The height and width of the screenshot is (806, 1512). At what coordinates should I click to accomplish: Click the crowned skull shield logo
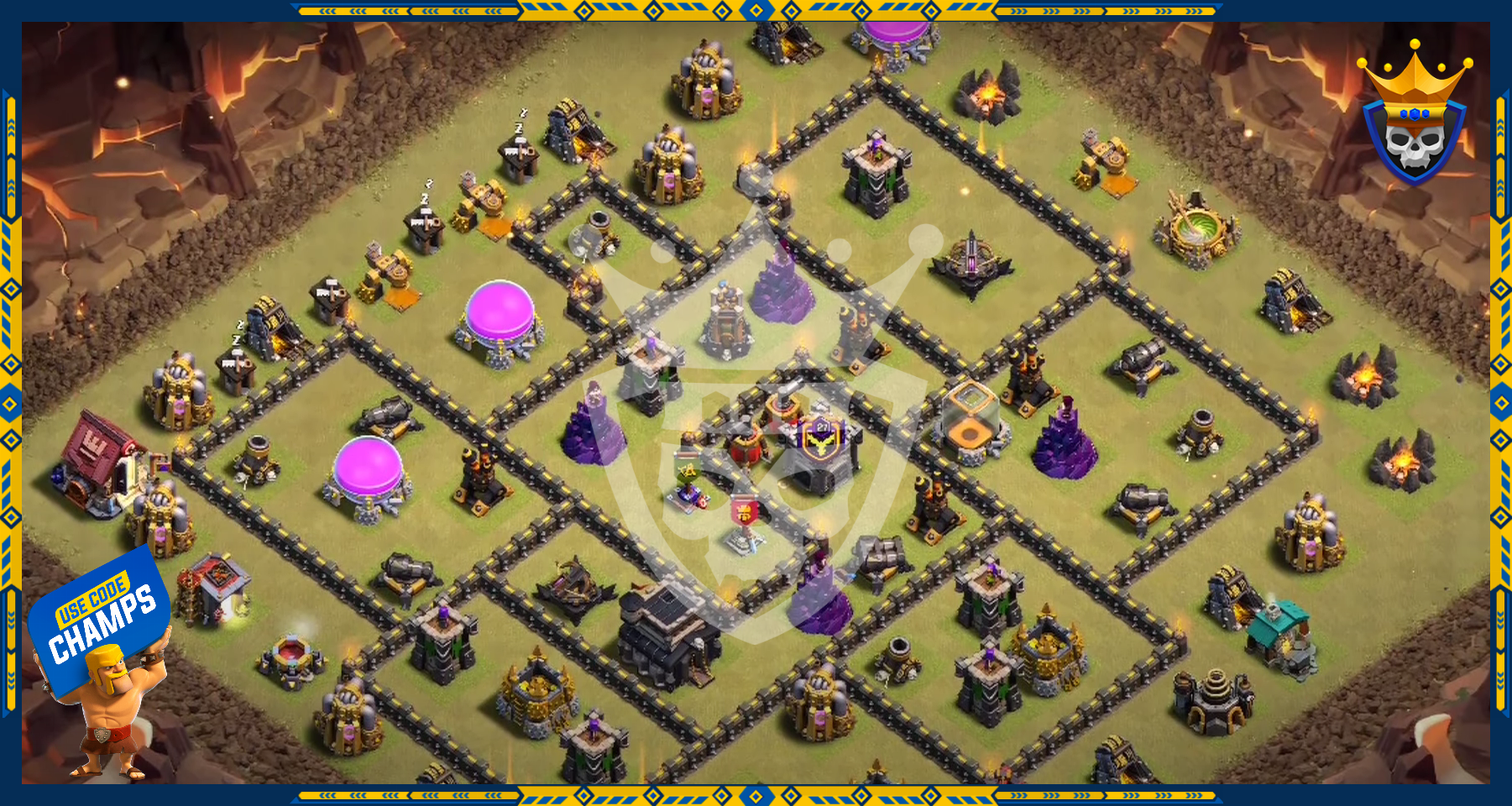click(1415, 118)
